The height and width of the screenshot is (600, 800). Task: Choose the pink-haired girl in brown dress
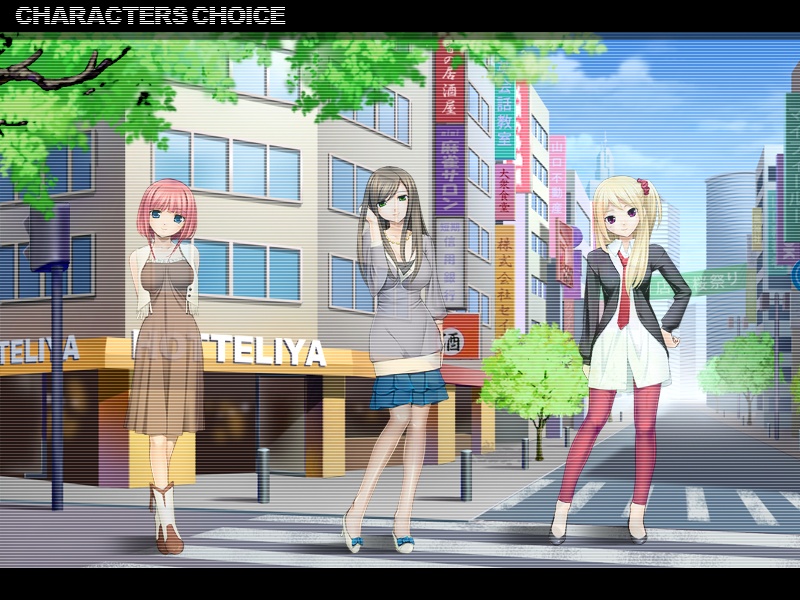[x=164, y=340]
